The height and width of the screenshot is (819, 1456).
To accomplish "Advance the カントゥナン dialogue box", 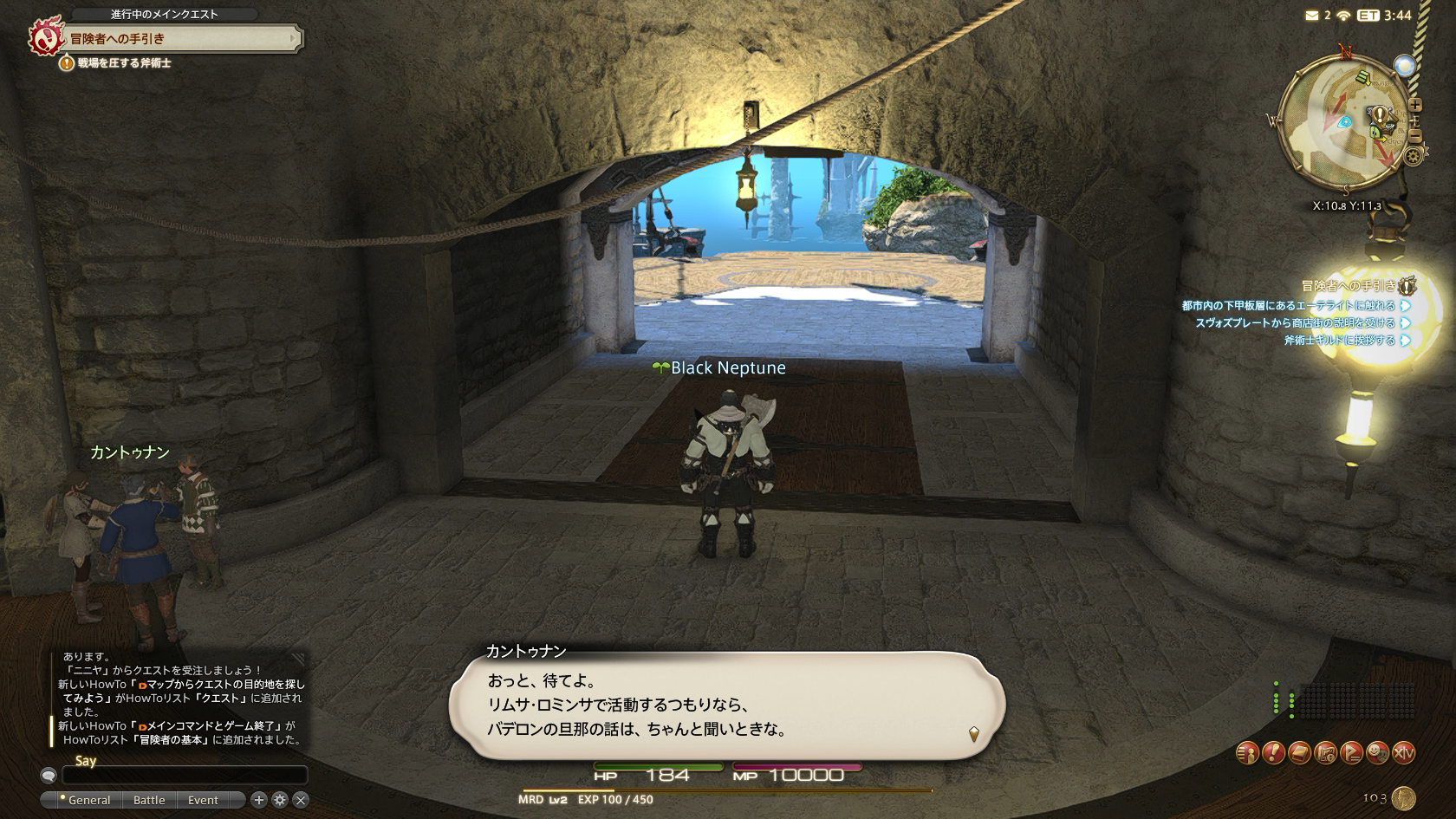I will pos(726,705).
